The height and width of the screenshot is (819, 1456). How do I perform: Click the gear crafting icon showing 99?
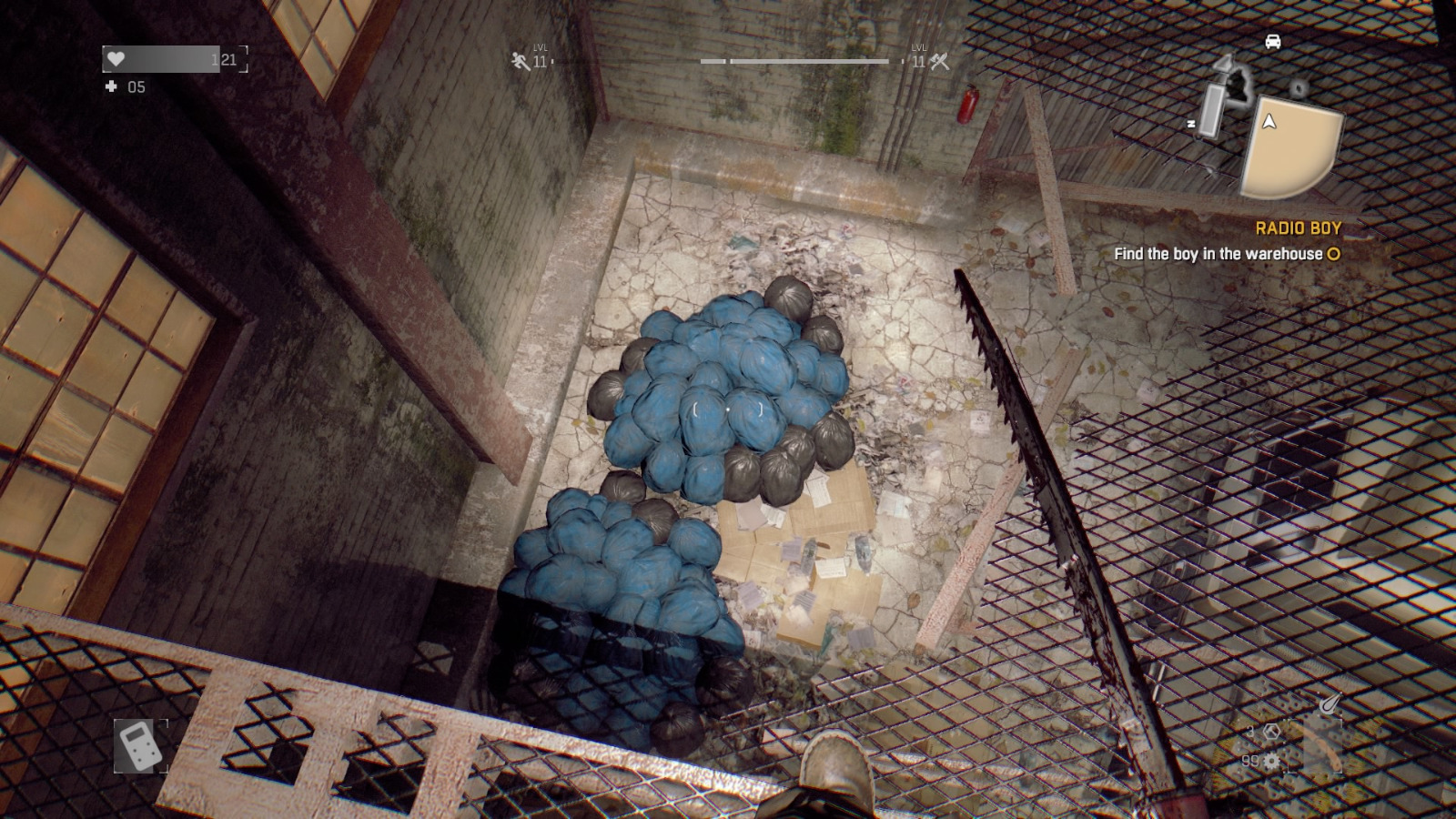click(x=1271, y=761)
